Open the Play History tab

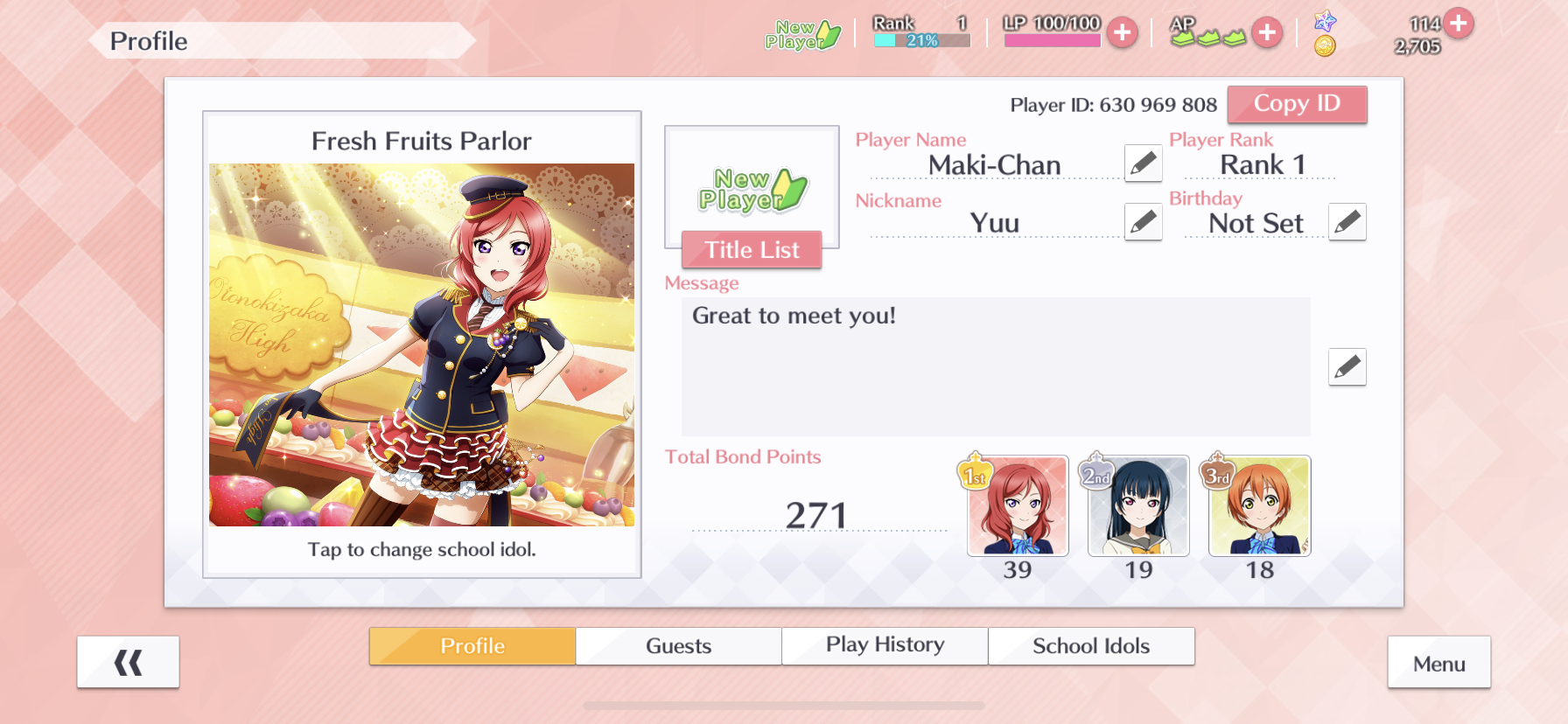point(885,646)
